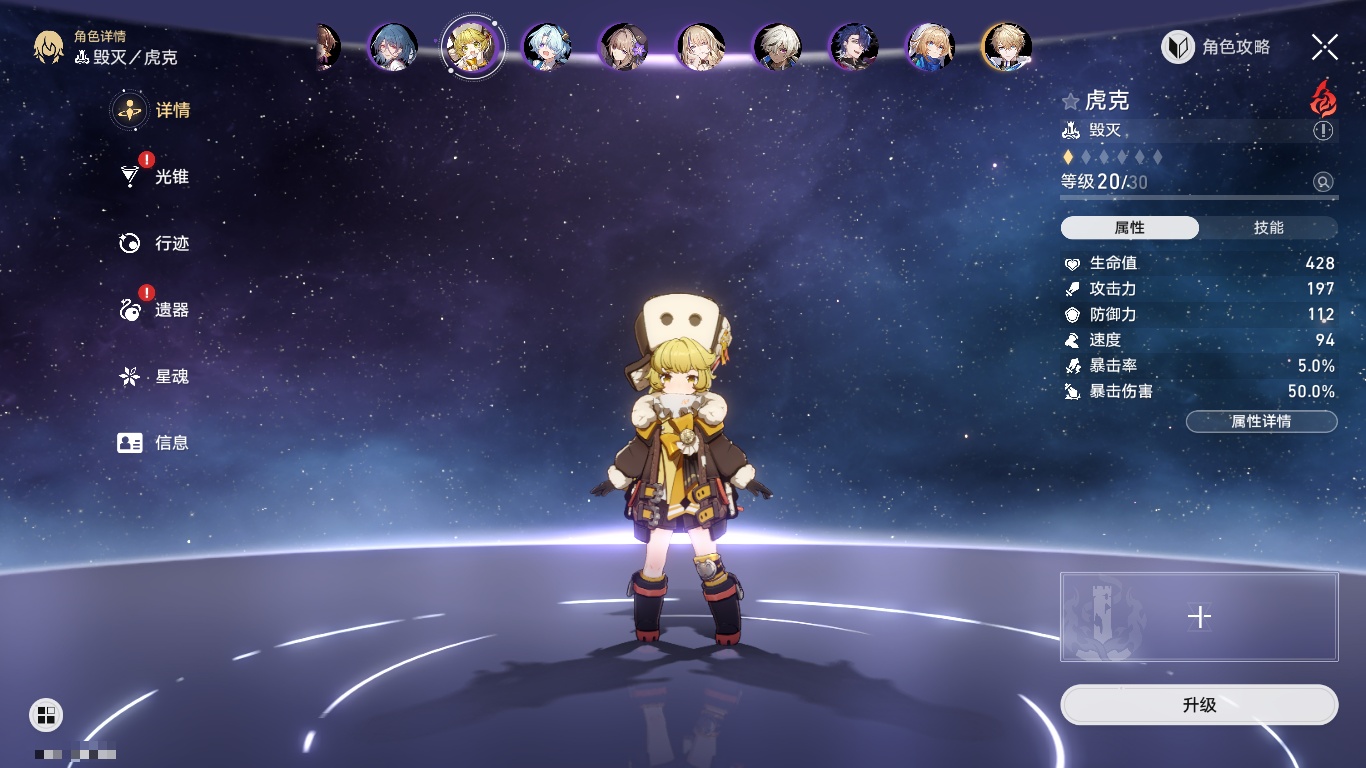1366x768 pixels.
Task: Open the 角色攻略 character guide
Action: click(1216, 47)
